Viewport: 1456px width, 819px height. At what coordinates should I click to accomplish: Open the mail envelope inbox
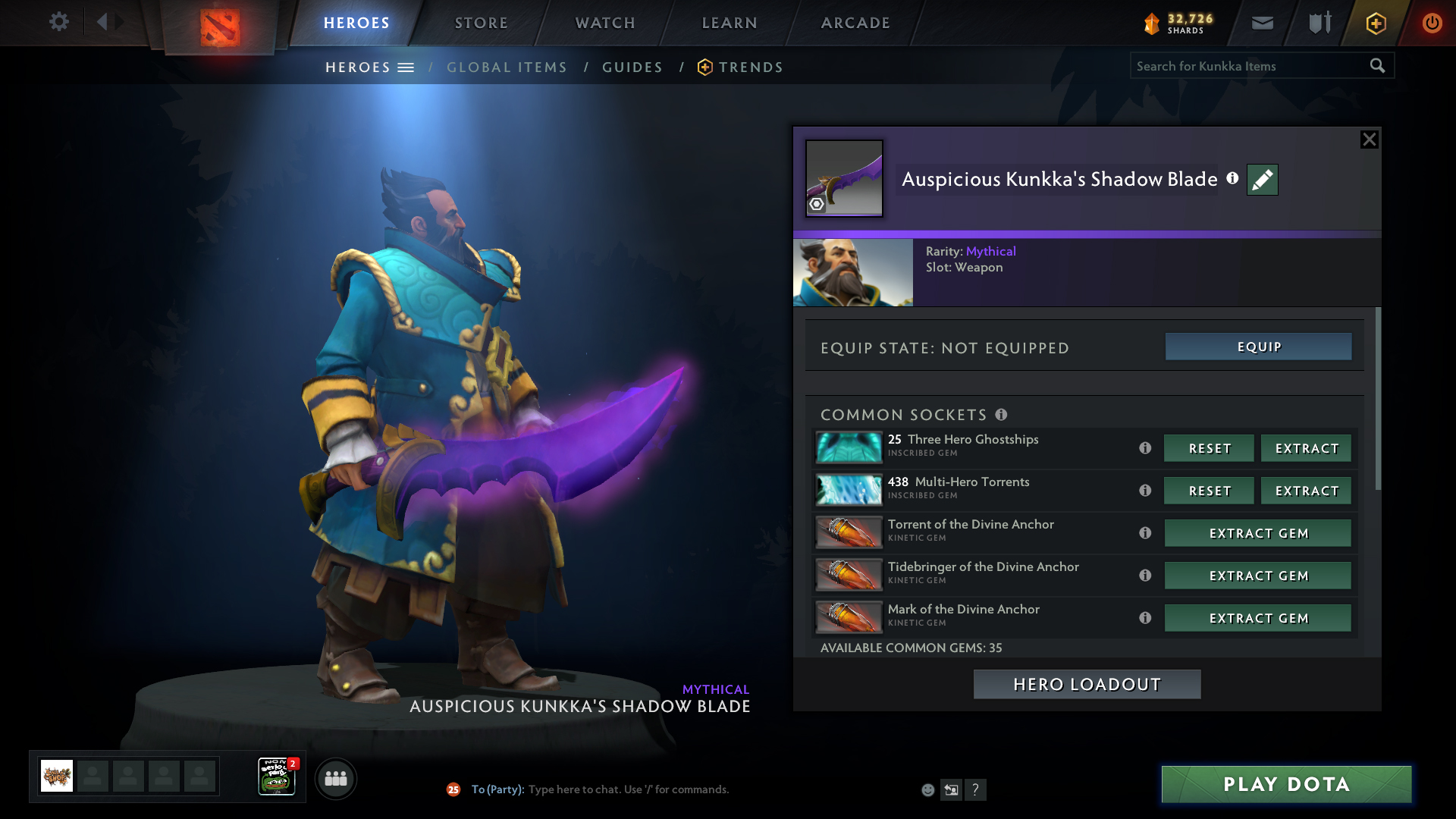click(x=1263, y=24)
